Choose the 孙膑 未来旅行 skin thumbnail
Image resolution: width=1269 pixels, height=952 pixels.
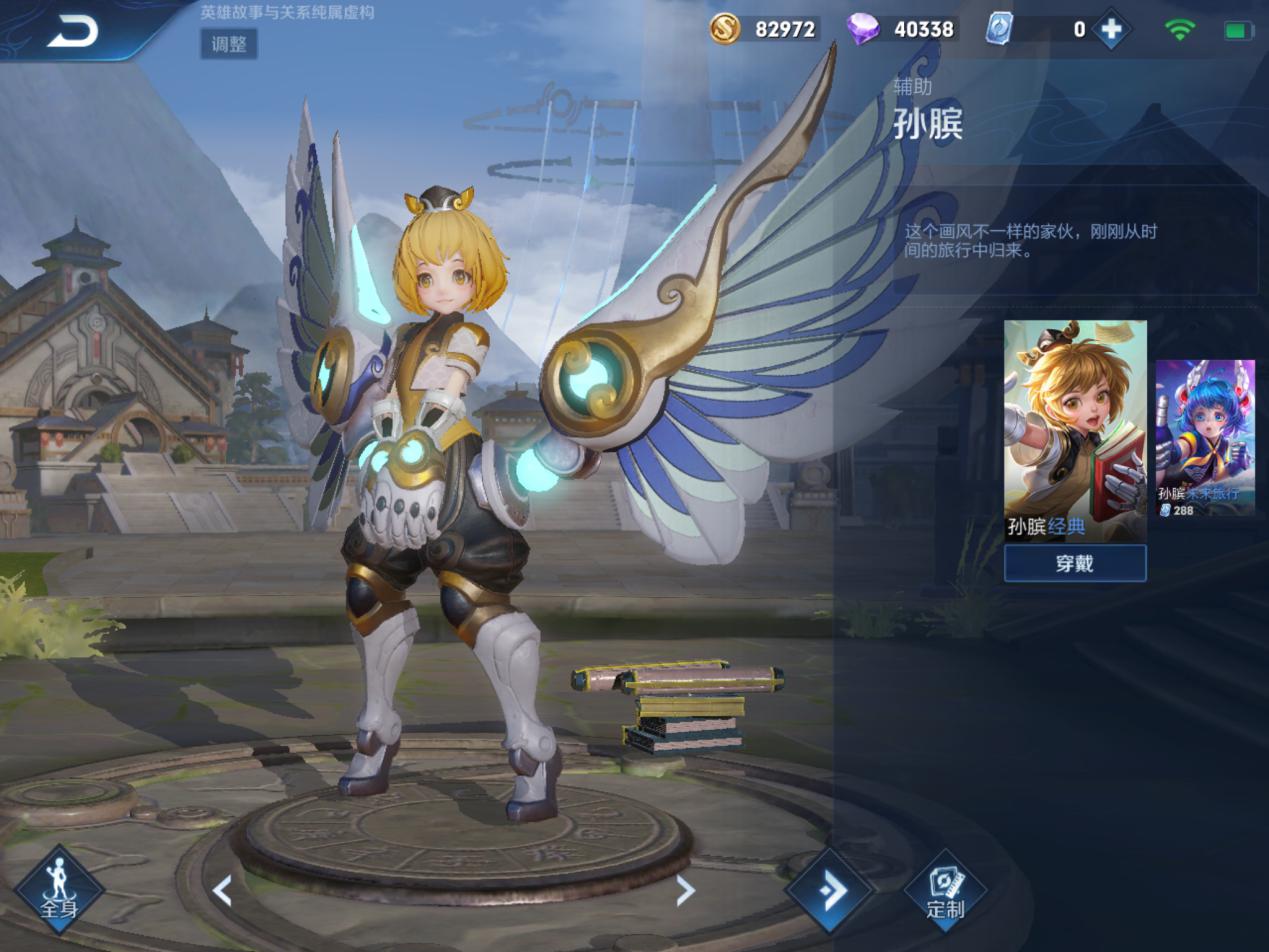(x=1205, y=438)
